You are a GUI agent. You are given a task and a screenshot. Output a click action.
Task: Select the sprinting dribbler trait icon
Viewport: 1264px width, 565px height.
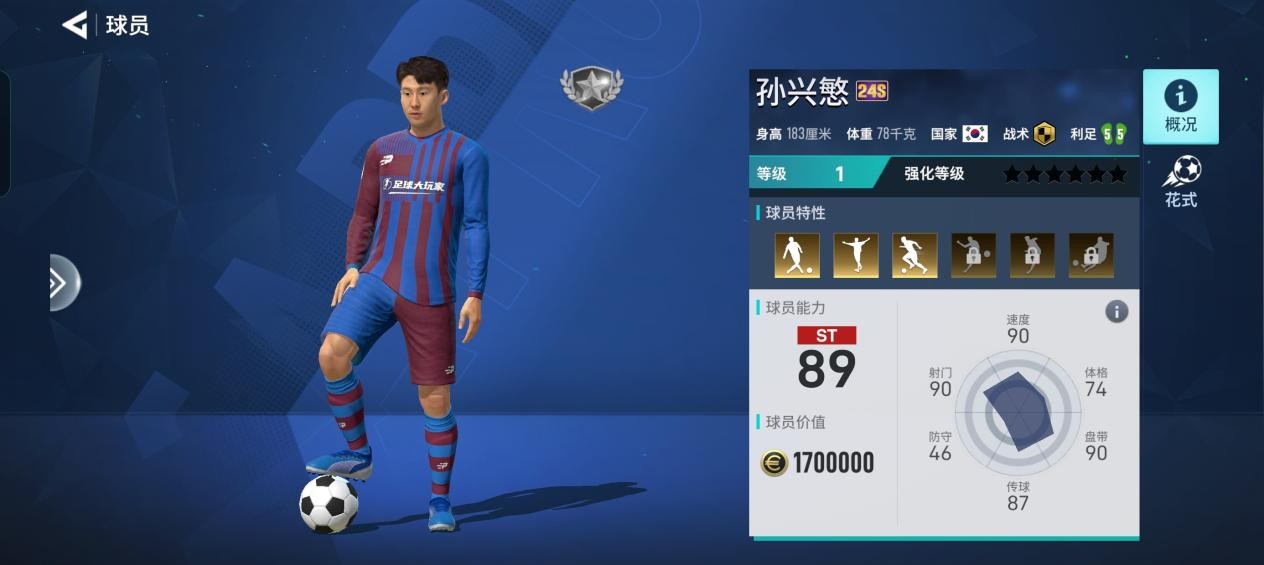pyautogui.click(x=914, y=256)
